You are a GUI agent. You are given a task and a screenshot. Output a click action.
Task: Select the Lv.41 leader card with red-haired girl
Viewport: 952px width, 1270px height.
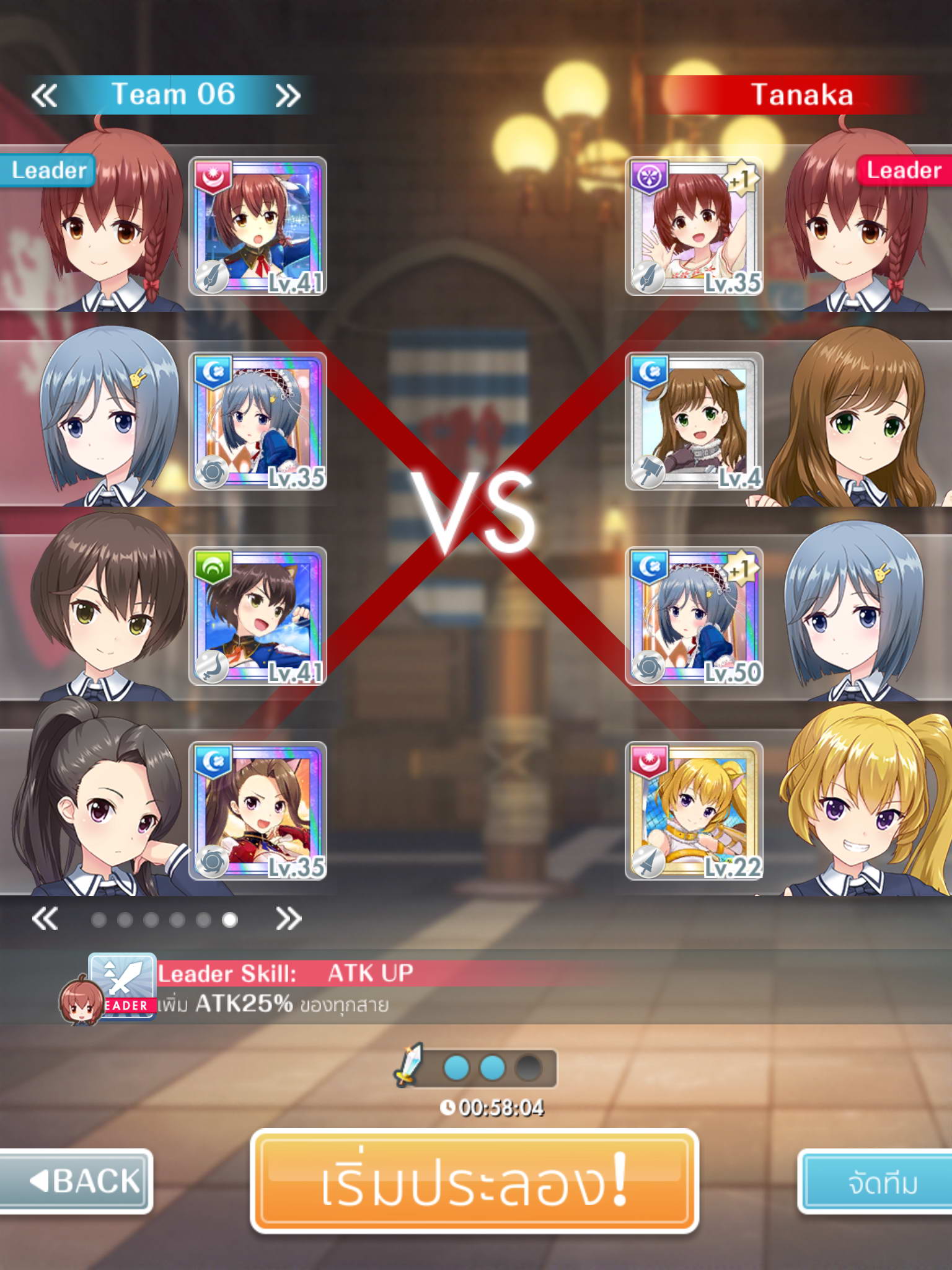[258, 226]
